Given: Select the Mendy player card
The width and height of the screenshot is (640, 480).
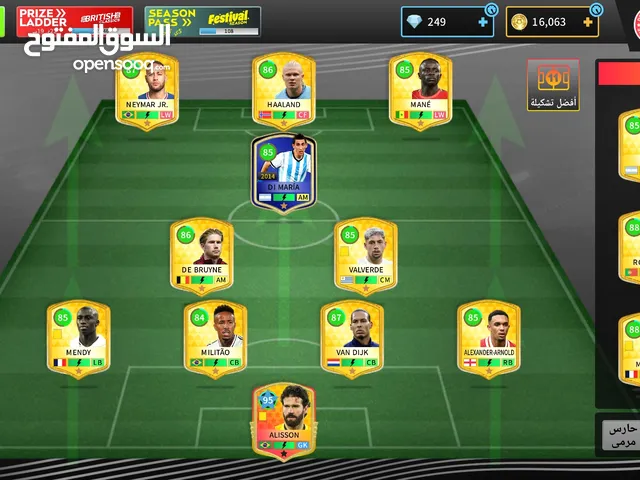Looking at the screenshot, I should [78, 339].
